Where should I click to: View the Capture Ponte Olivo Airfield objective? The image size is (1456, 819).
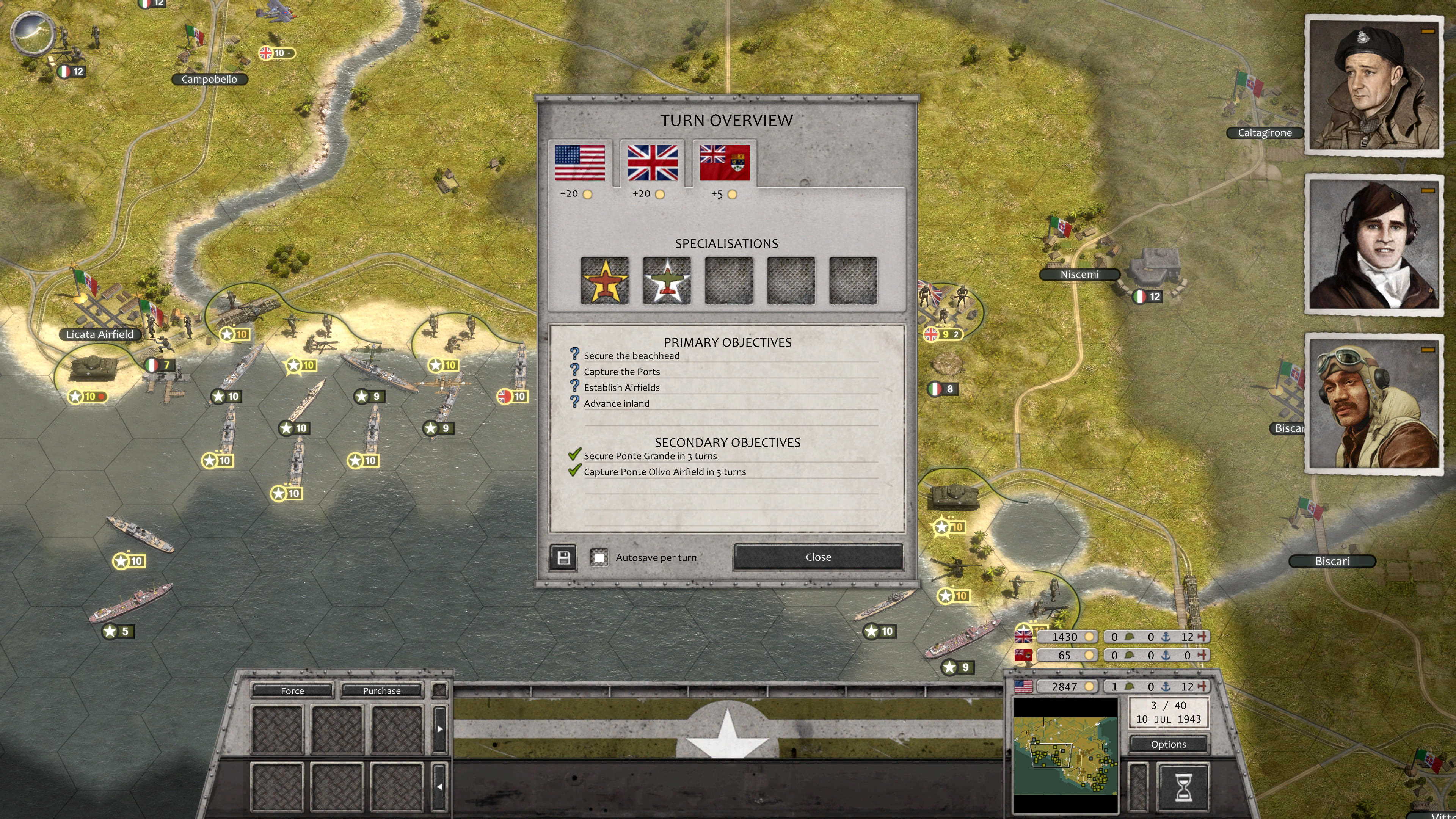[x=664, y=472]
